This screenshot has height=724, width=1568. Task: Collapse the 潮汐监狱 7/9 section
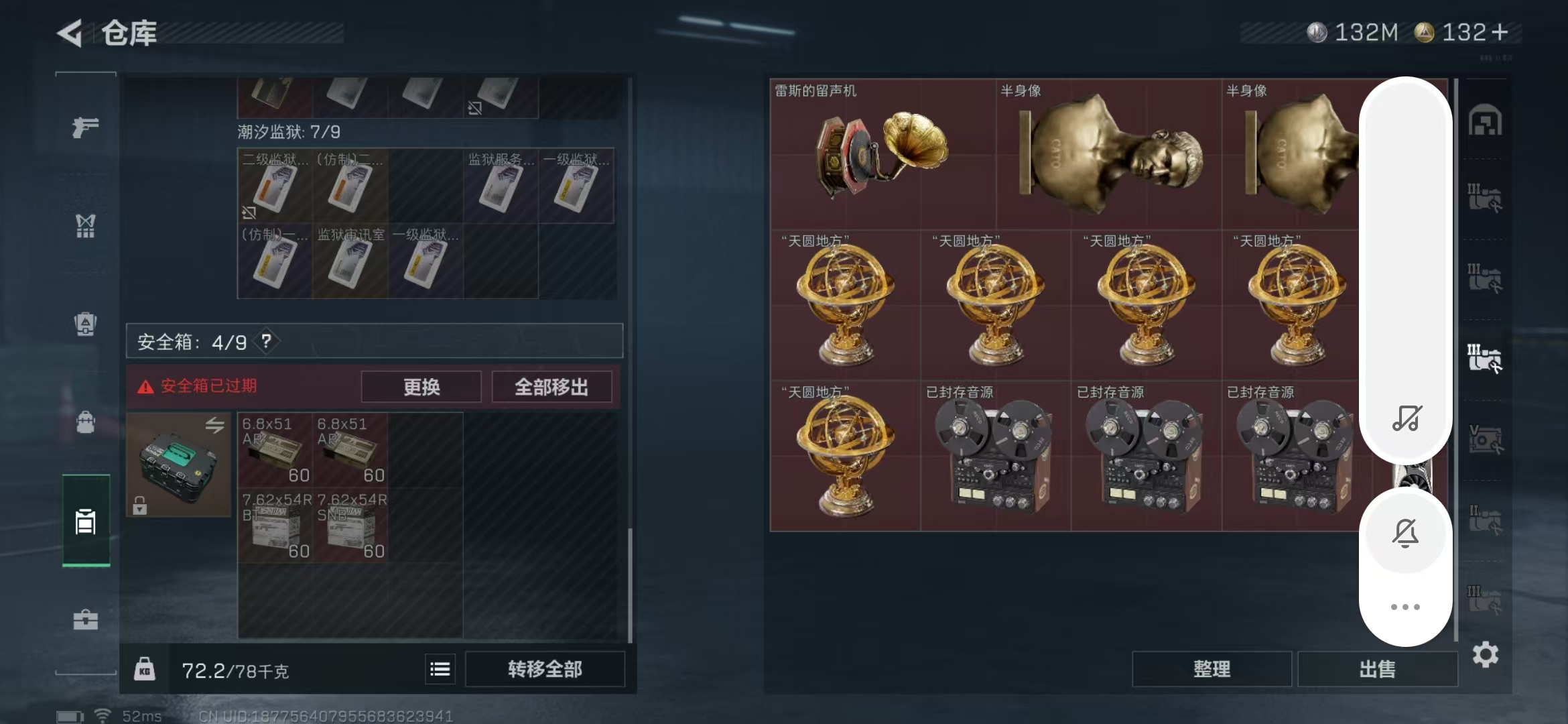pos(289,132)
